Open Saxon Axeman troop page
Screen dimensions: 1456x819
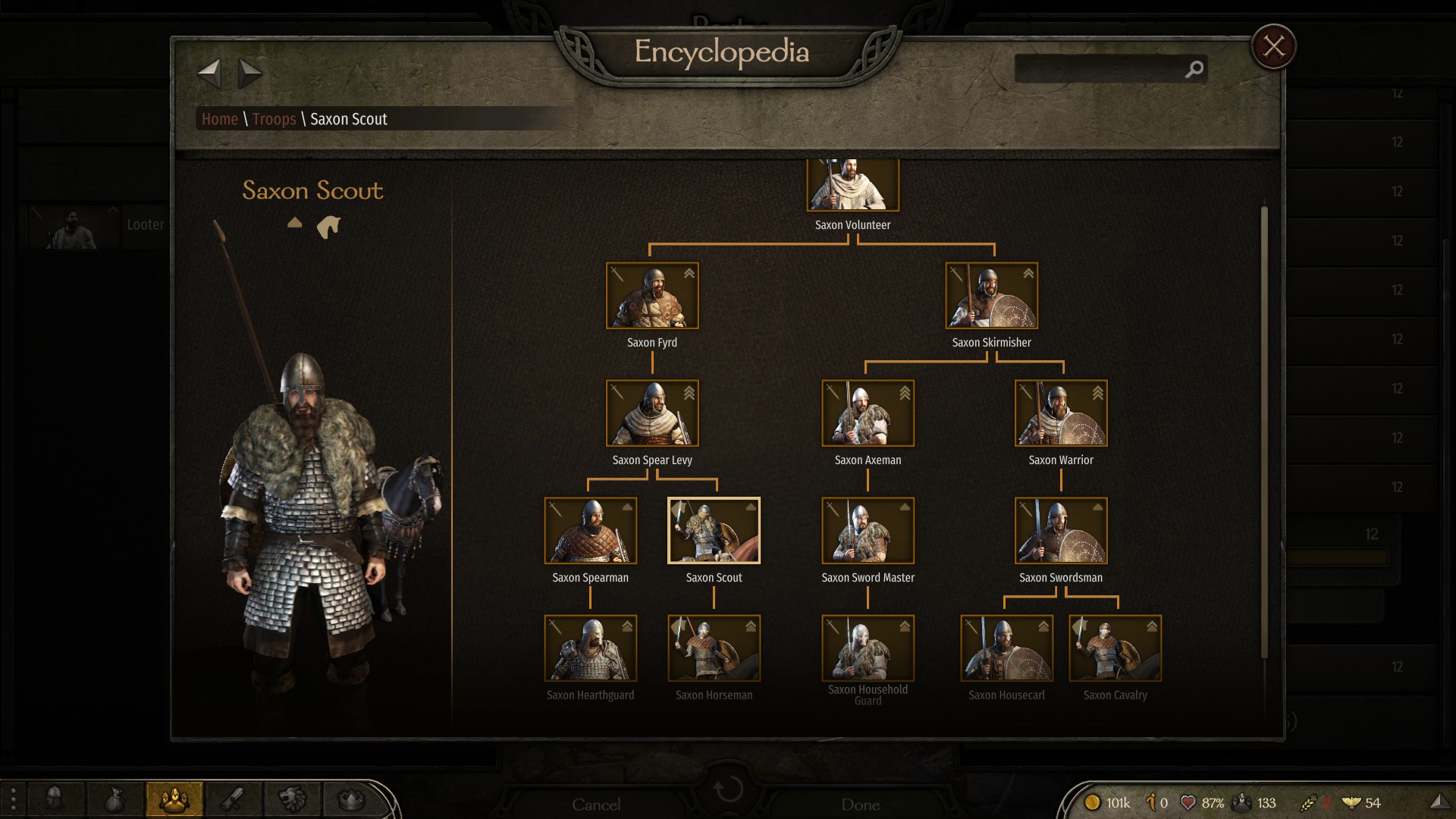pyautogui.click(x=868, y=413)
